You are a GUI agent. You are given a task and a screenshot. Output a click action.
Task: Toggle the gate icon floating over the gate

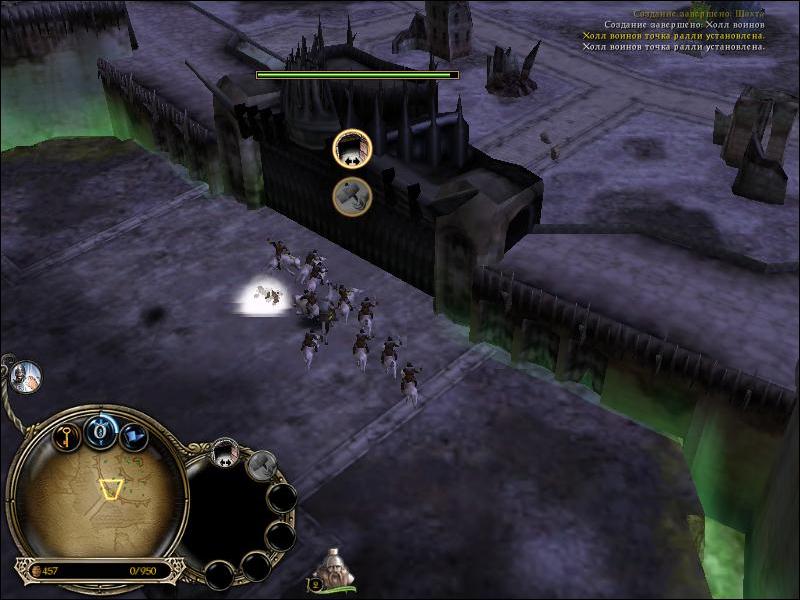352,149
